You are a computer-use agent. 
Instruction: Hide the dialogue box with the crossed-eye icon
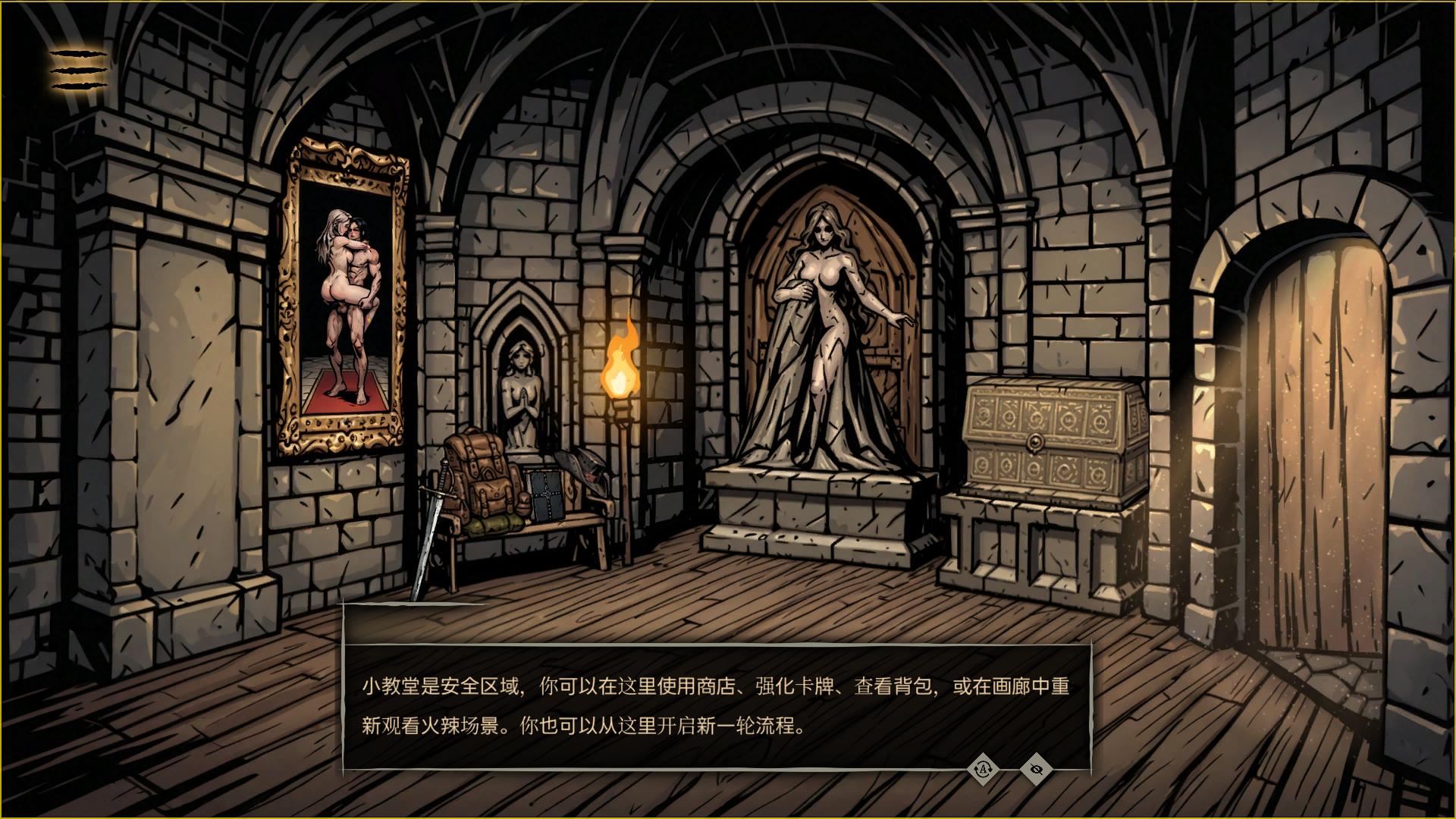click(x=1036, y=770)
